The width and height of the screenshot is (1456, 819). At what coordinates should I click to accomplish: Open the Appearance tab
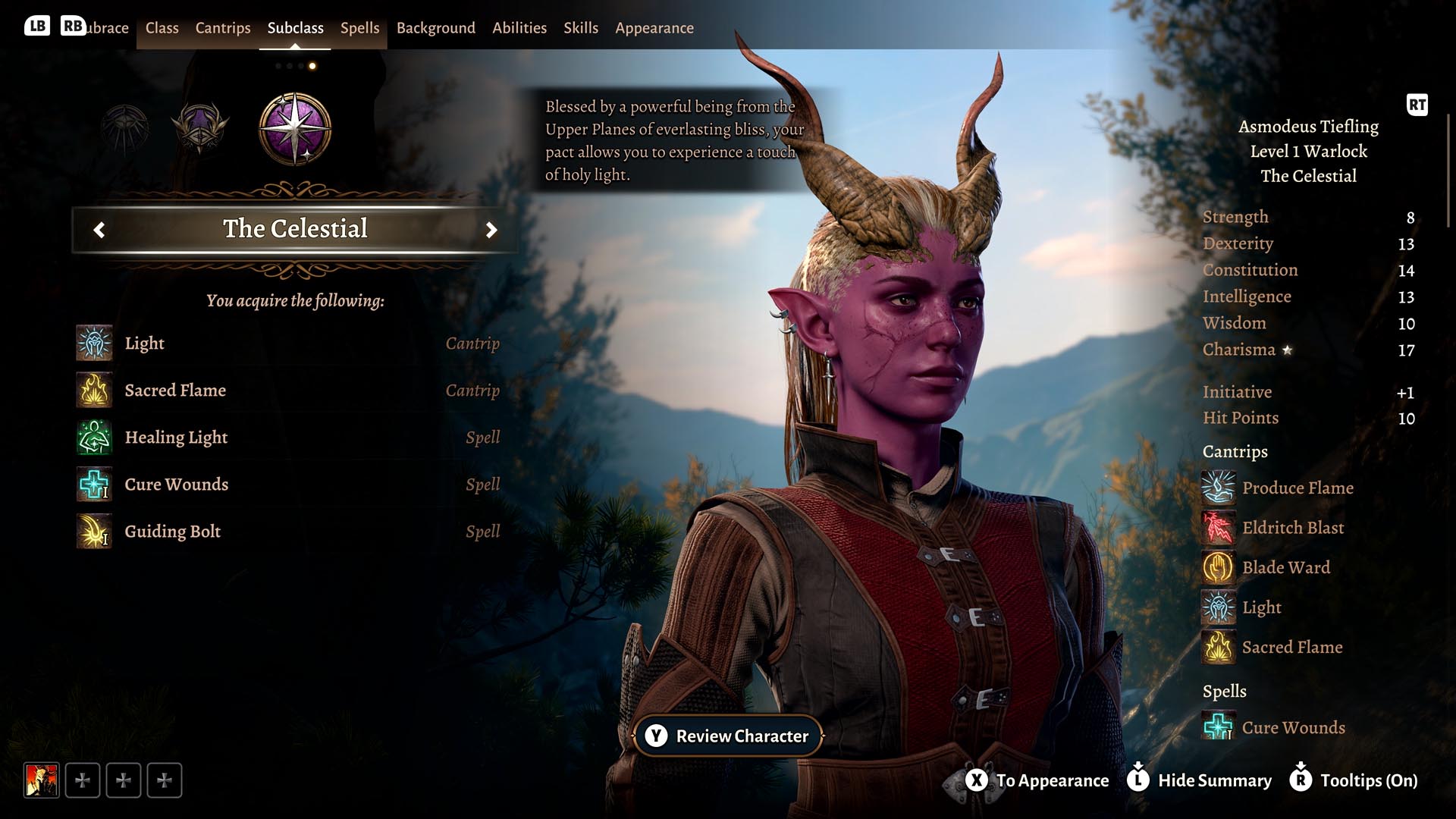coord(654,28)
